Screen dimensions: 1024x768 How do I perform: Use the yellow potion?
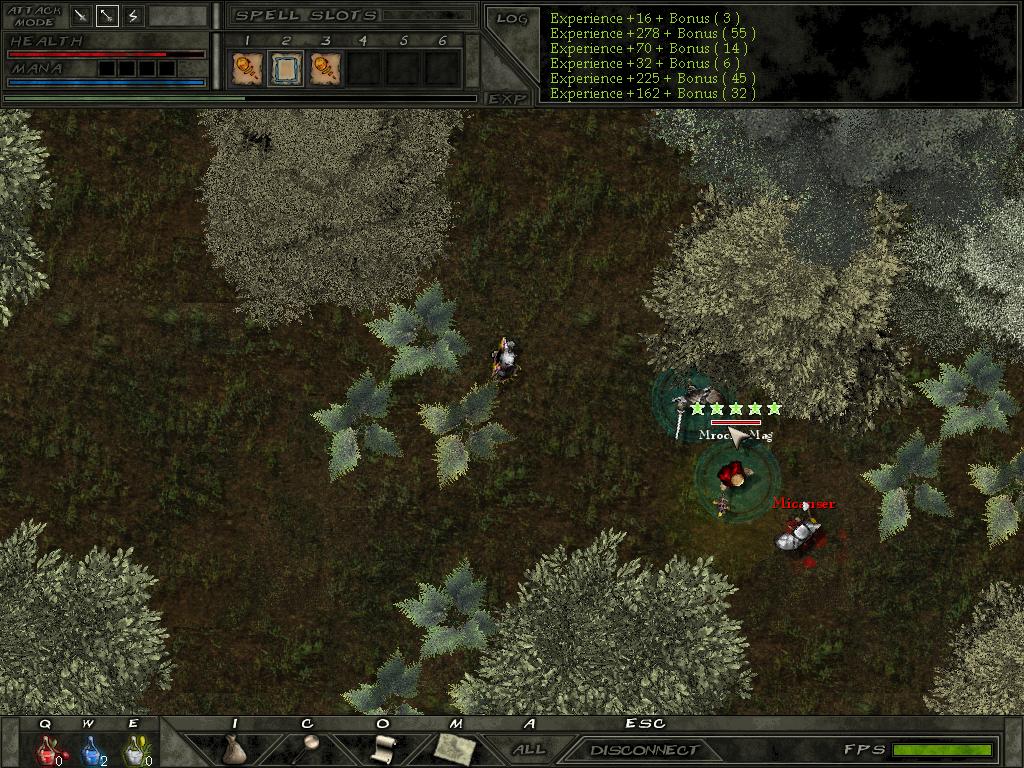click(x=134, y=749)
